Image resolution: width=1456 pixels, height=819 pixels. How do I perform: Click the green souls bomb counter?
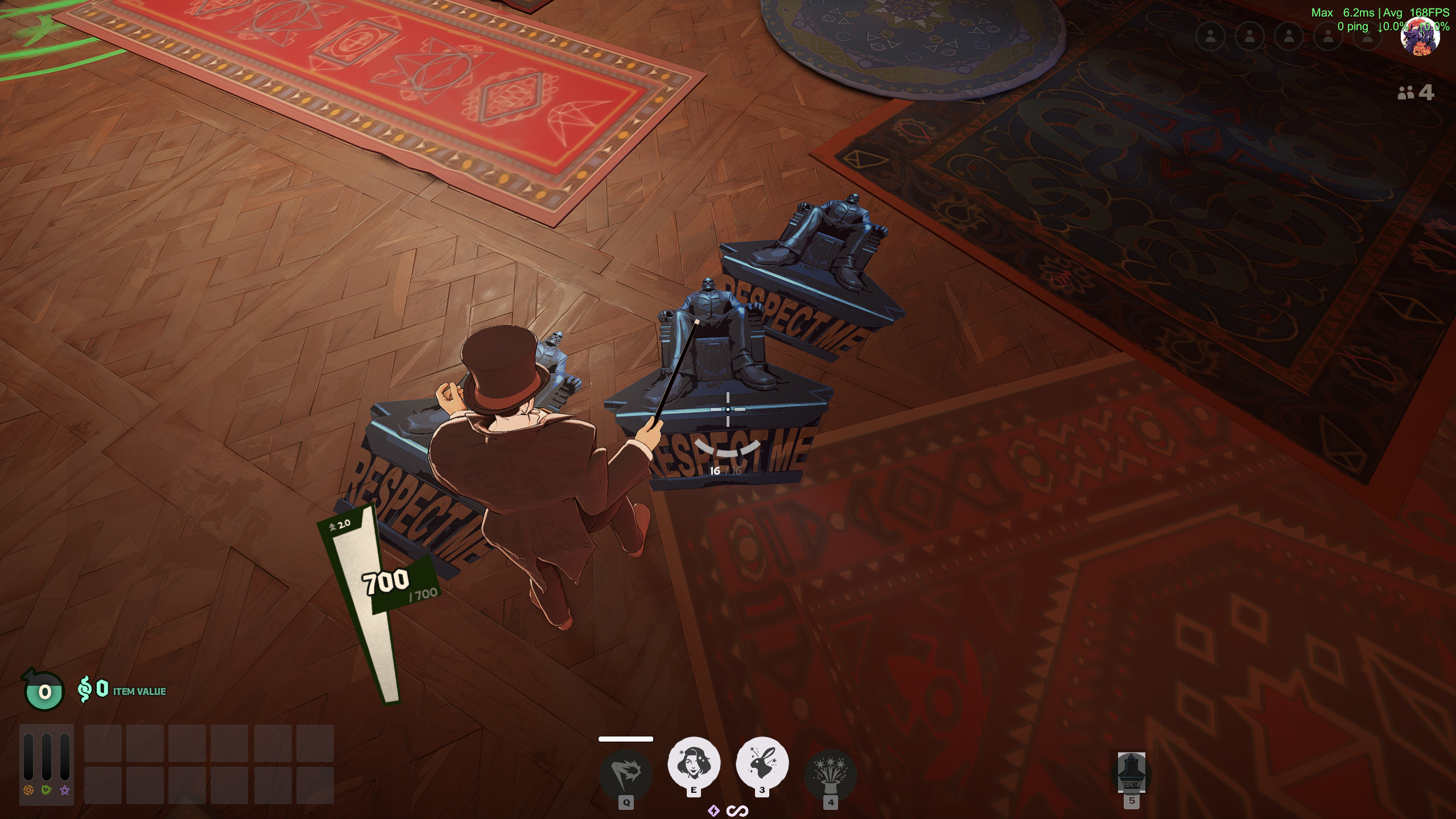click(44, 691)
